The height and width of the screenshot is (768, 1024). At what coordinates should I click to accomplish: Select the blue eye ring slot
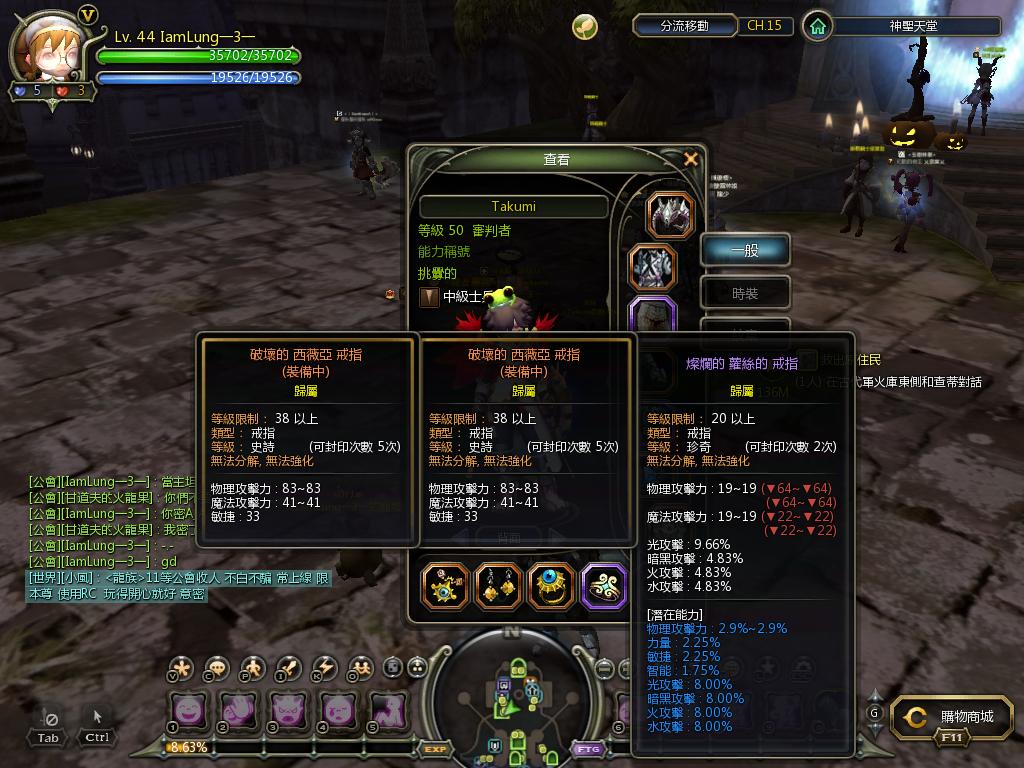[552, 585]
